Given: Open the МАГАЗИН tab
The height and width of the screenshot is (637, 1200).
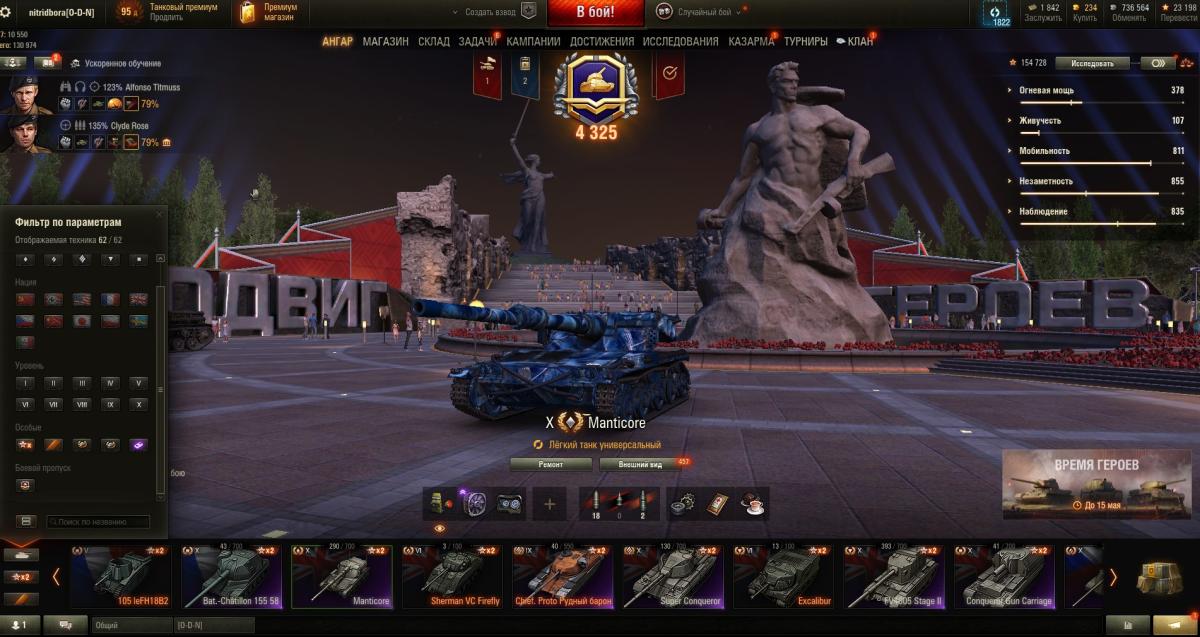Looking at the screenshot, I should [385, 41].
